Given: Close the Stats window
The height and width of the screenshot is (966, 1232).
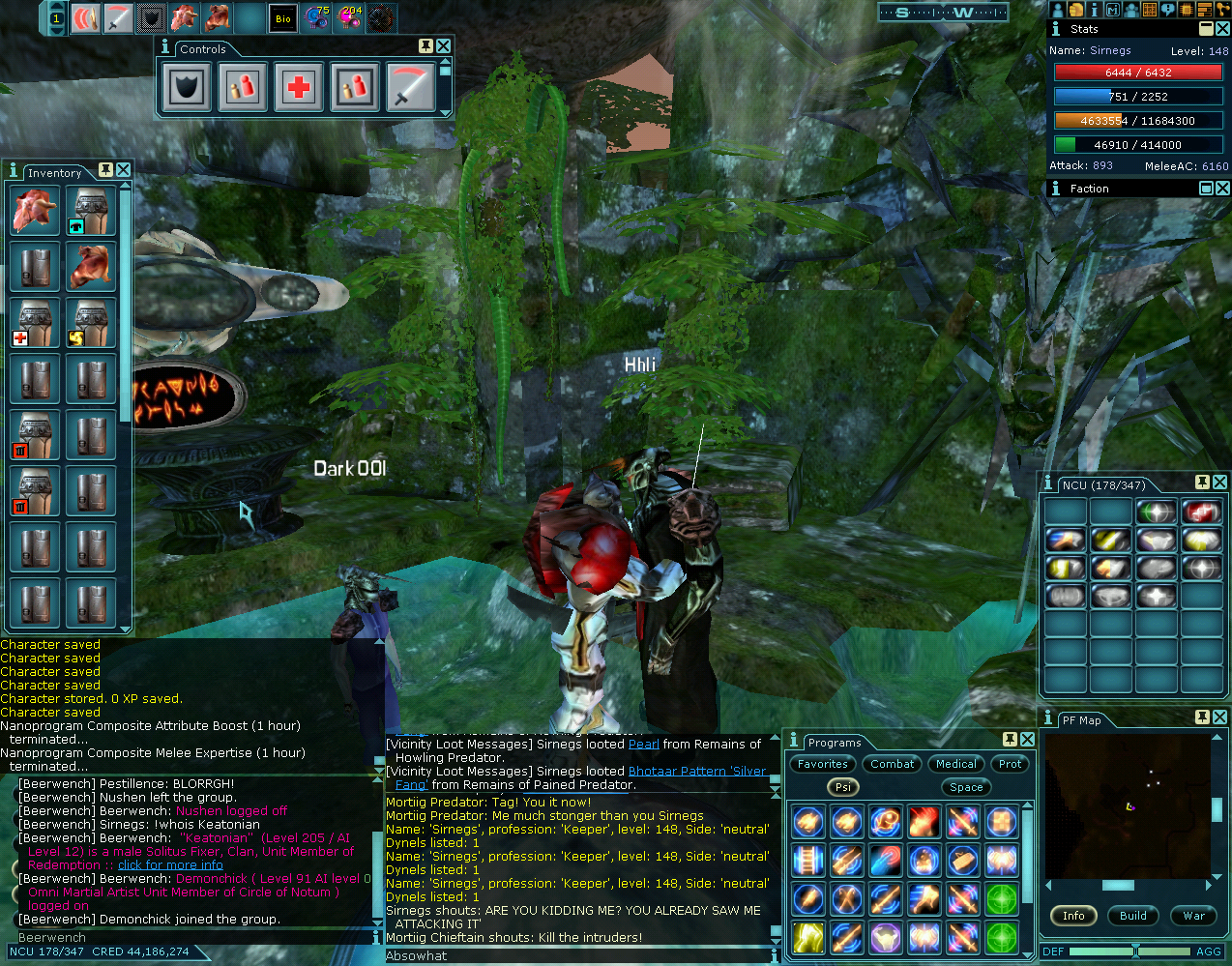Looking at the screenshot, I should (x=1222, y=29).
